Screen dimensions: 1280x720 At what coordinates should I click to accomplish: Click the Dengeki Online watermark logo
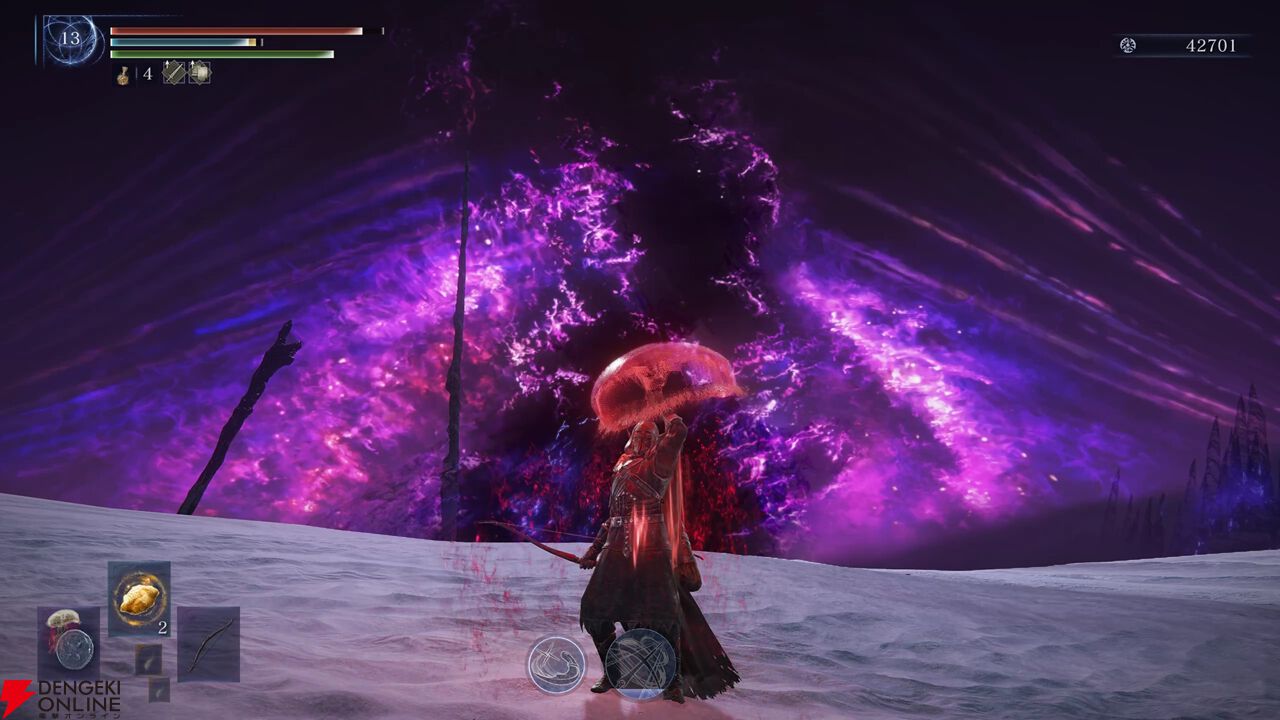point(60,698)
